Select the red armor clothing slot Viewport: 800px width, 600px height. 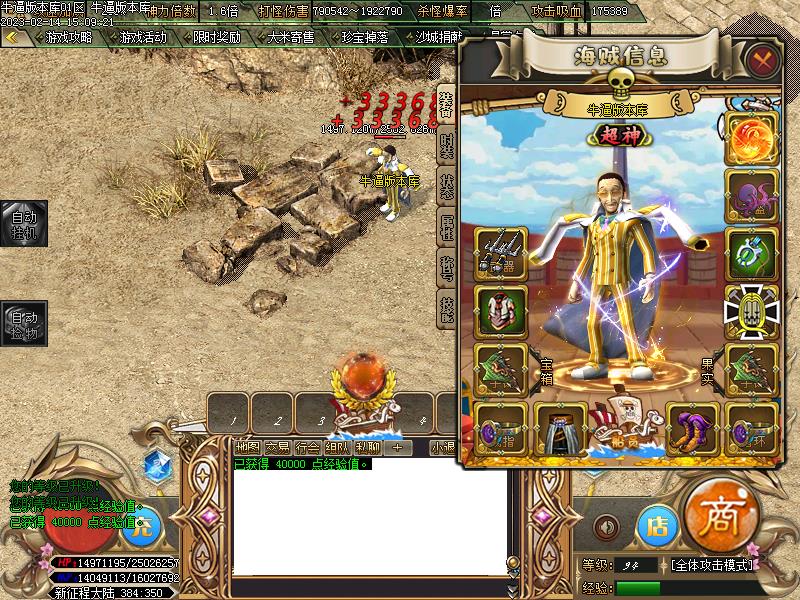pos(500,309)
